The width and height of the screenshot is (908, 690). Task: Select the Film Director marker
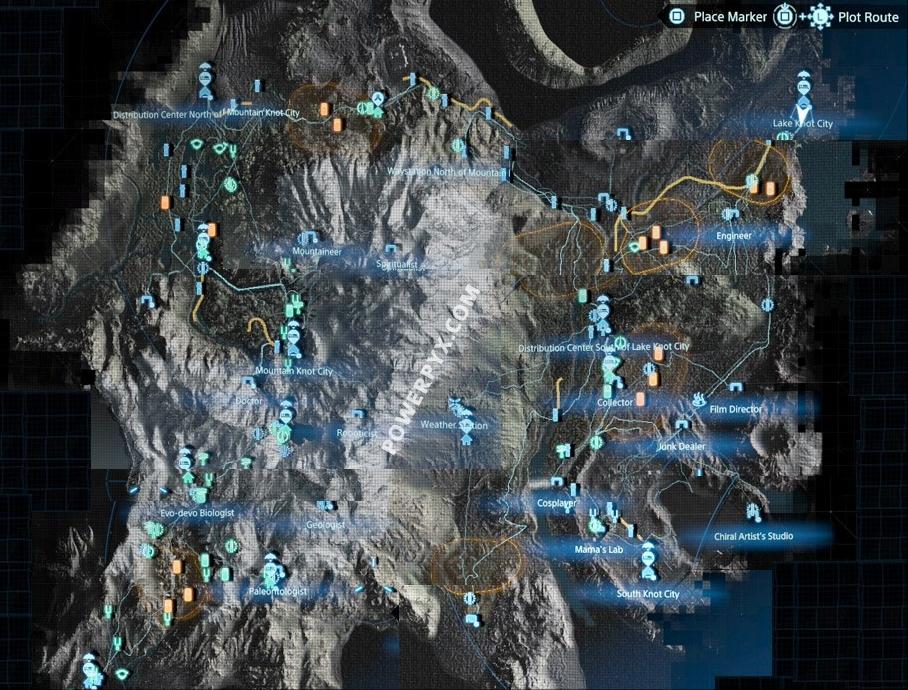697,400
